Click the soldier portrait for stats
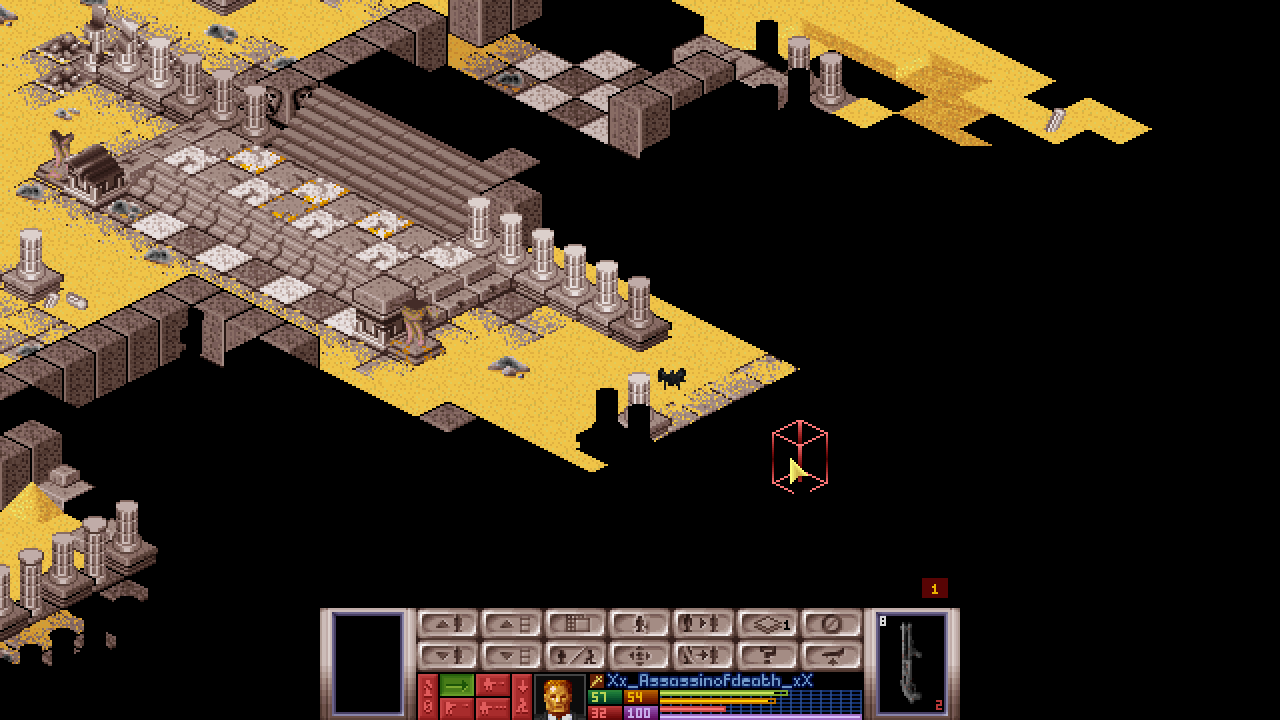Screen dimensions: 1280x720 click(x=559, y=697)
